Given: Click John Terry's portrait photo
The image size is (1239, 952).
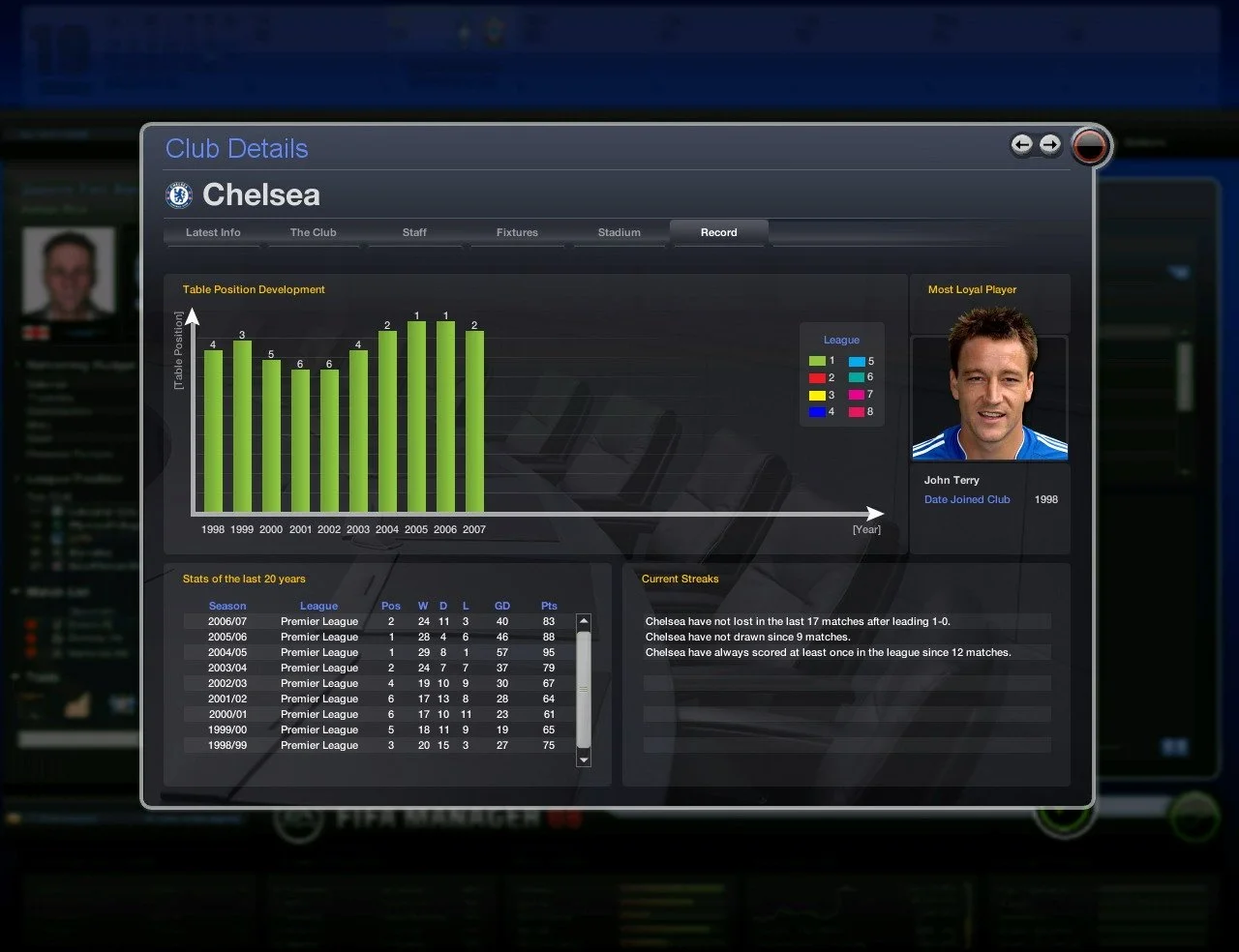Looking at the screenshot, I should click(x=988, y=397).
